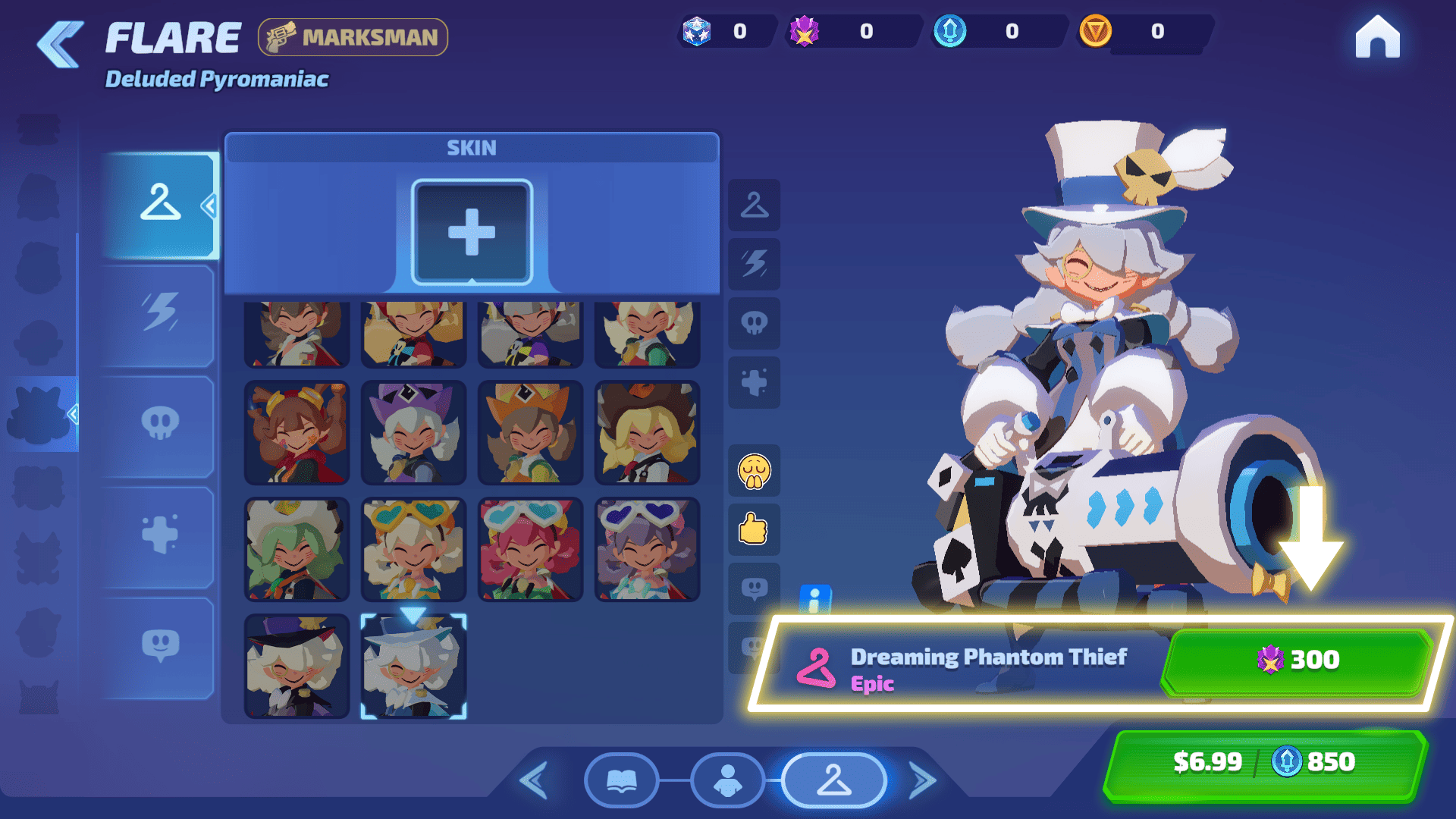
Task: Pick the pink-haired heart goggles skin
Action: (x=530, y=550)
